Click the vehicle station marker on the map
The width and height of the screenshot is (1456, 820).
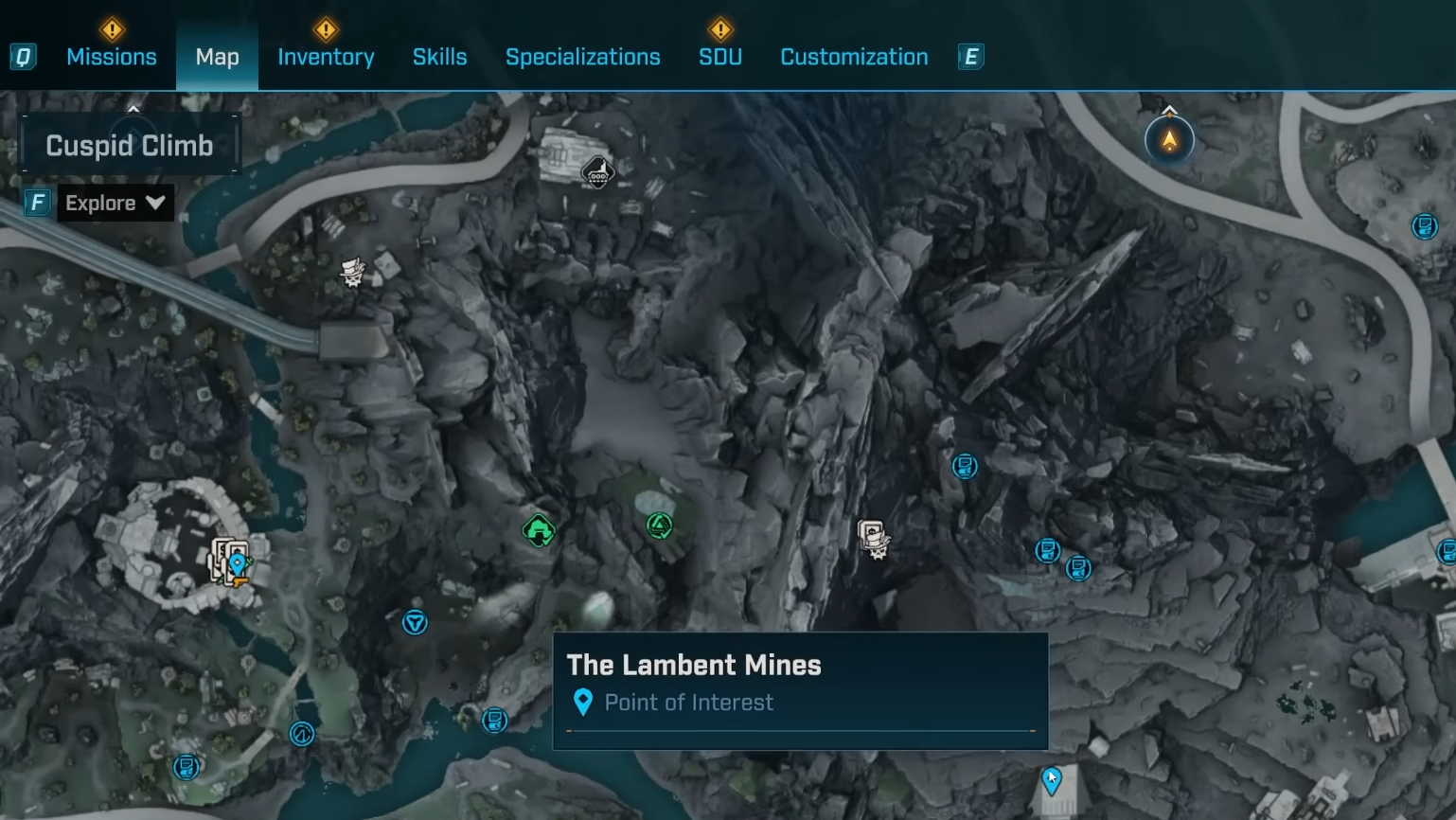click(597, 173)
